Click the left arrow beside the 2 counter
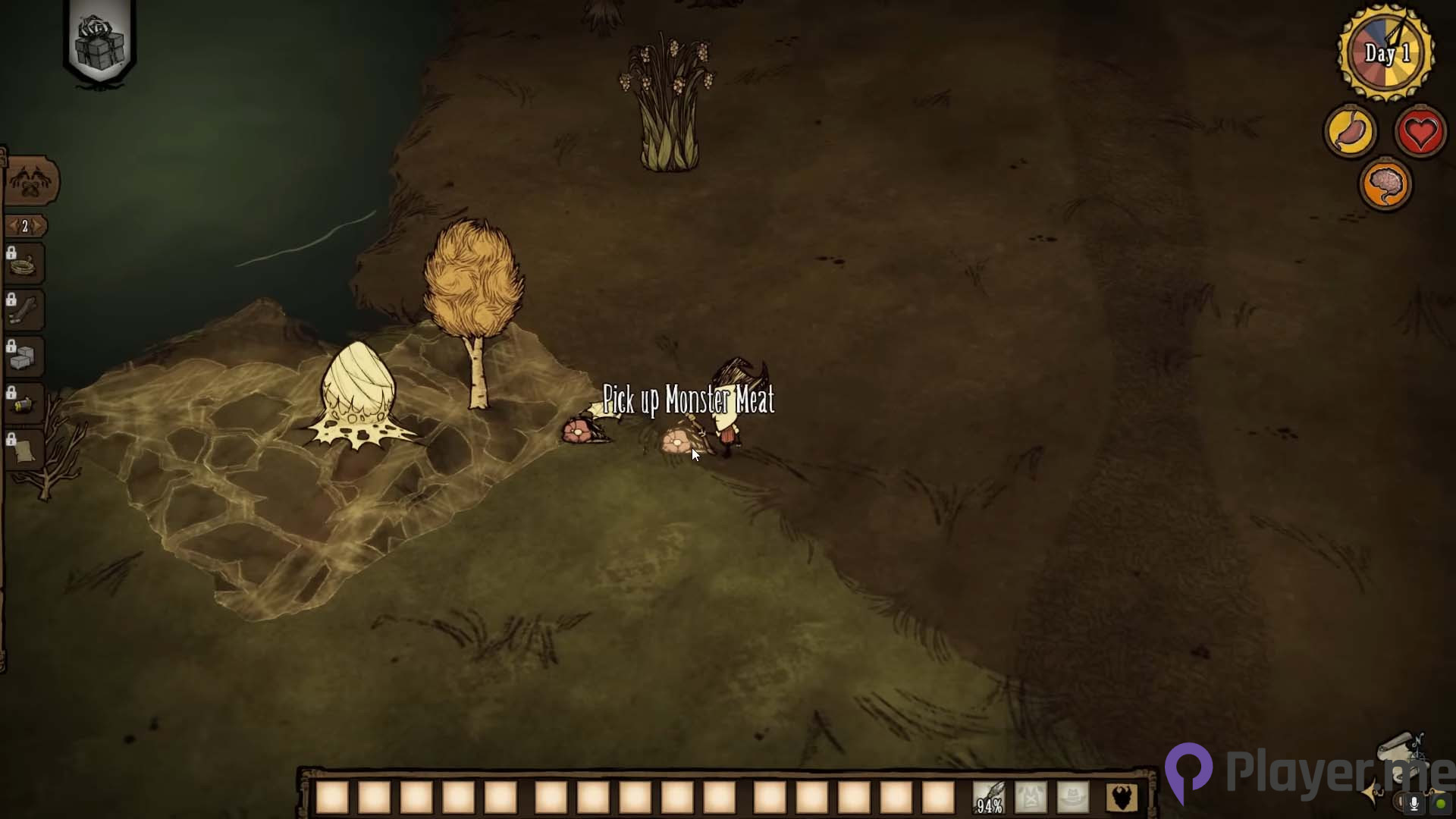1456x819 pixels. click(x=13, y=225)
